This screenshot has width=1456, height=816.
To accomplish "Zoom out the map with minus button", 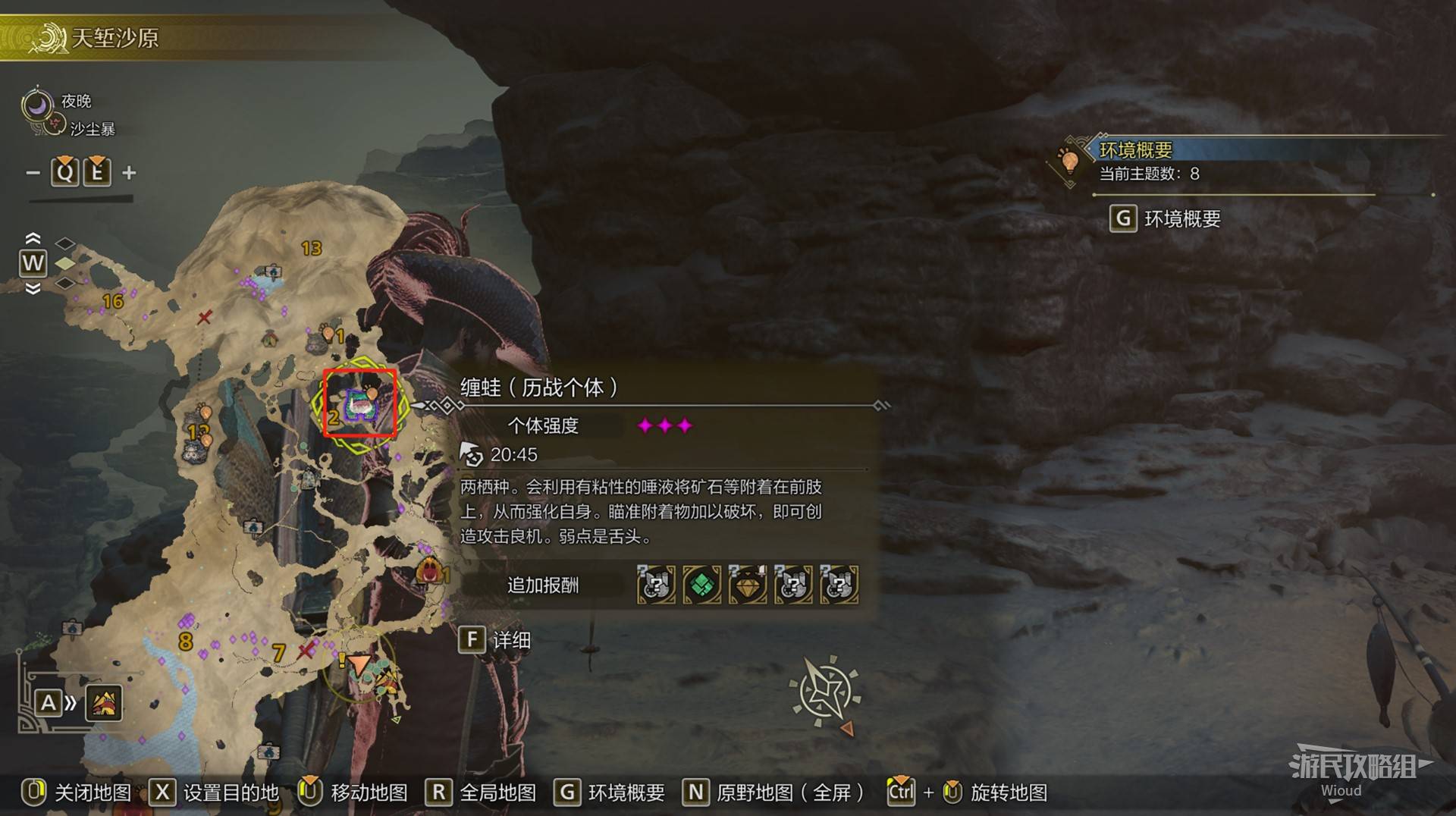I will 33,173.
